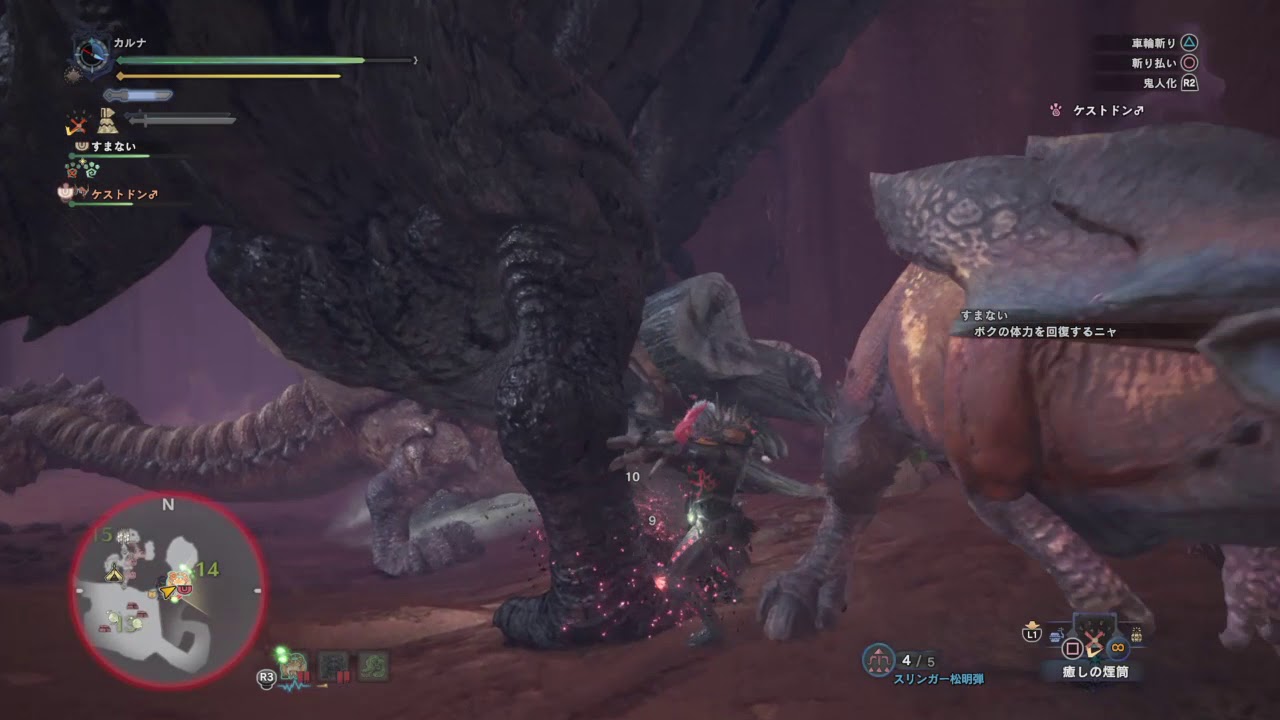The image size is (1280, 720).
Task: Choose the dark middle monster target icon
Action: pyautogui.click(x=333, y=666)
